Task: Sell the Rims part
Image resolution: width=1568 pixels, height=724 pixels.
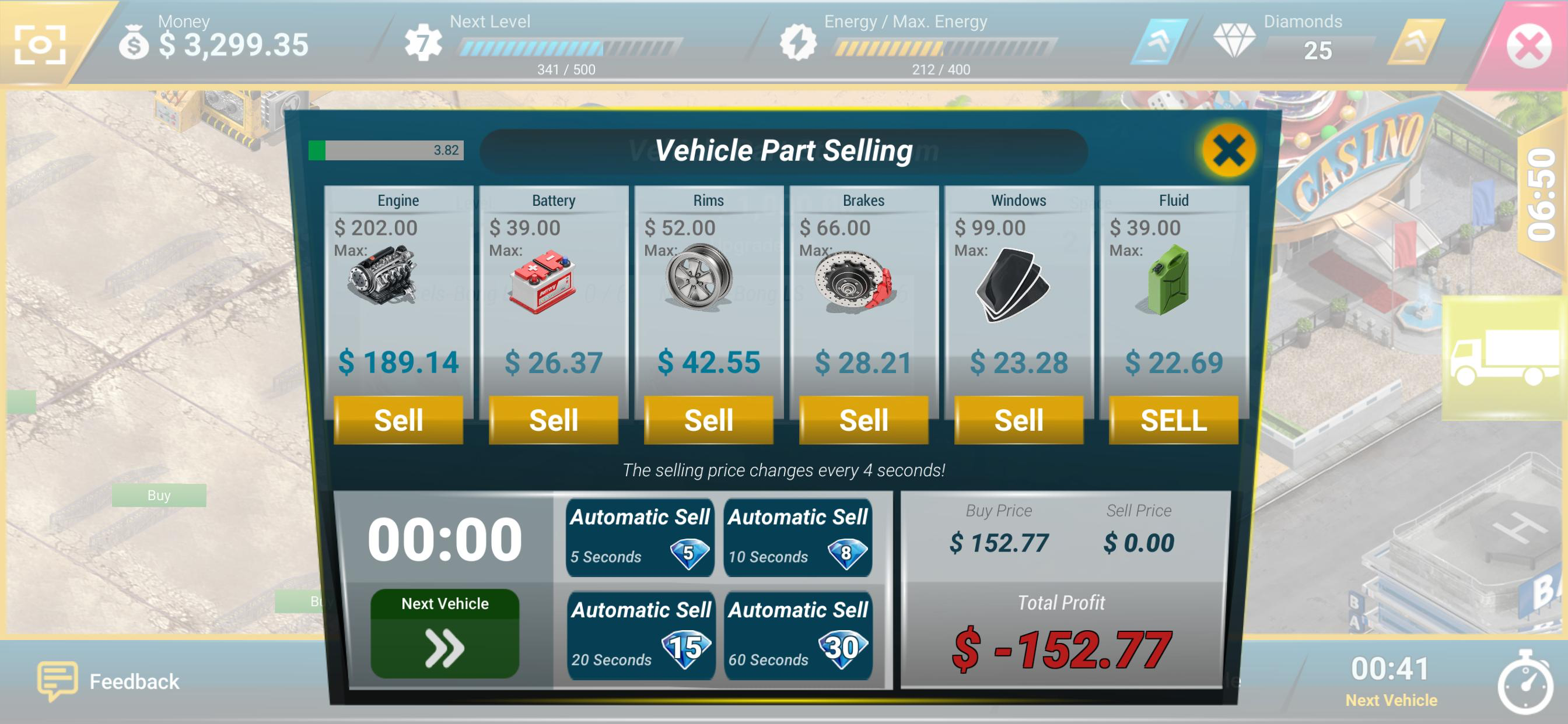Action: coord(709,420)
